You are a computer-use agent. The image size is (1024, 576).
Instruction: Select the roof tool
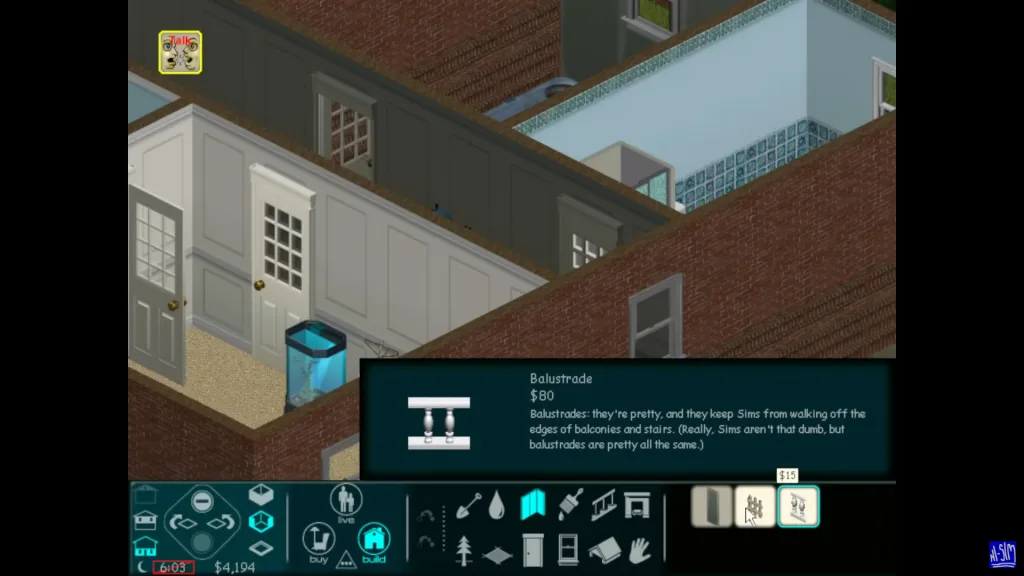tap(603, 550)
